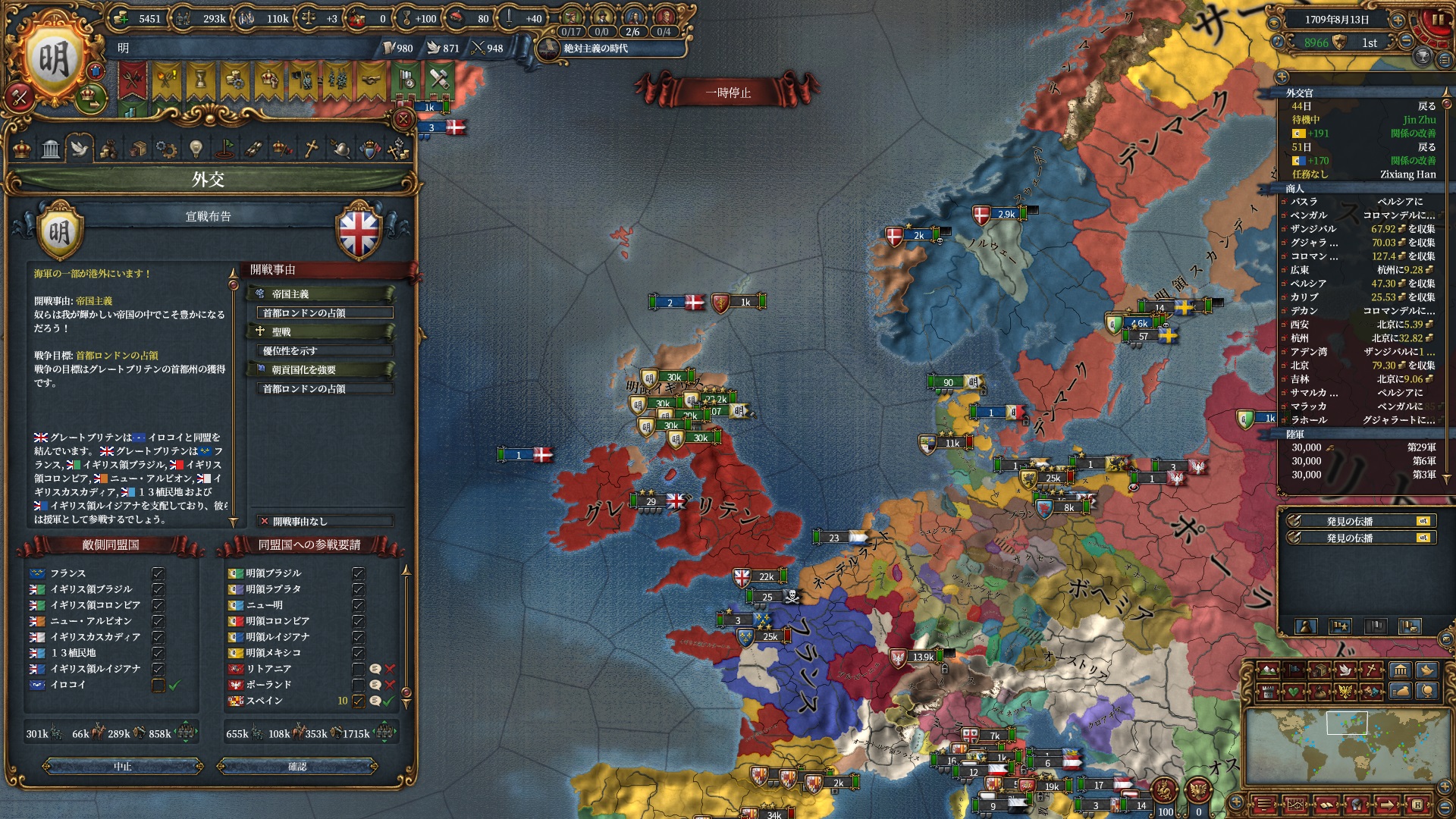Viewport: 1456px width, 819px height.
Task: Open the 絶対主義の時代 age panel
Action: 596,49
